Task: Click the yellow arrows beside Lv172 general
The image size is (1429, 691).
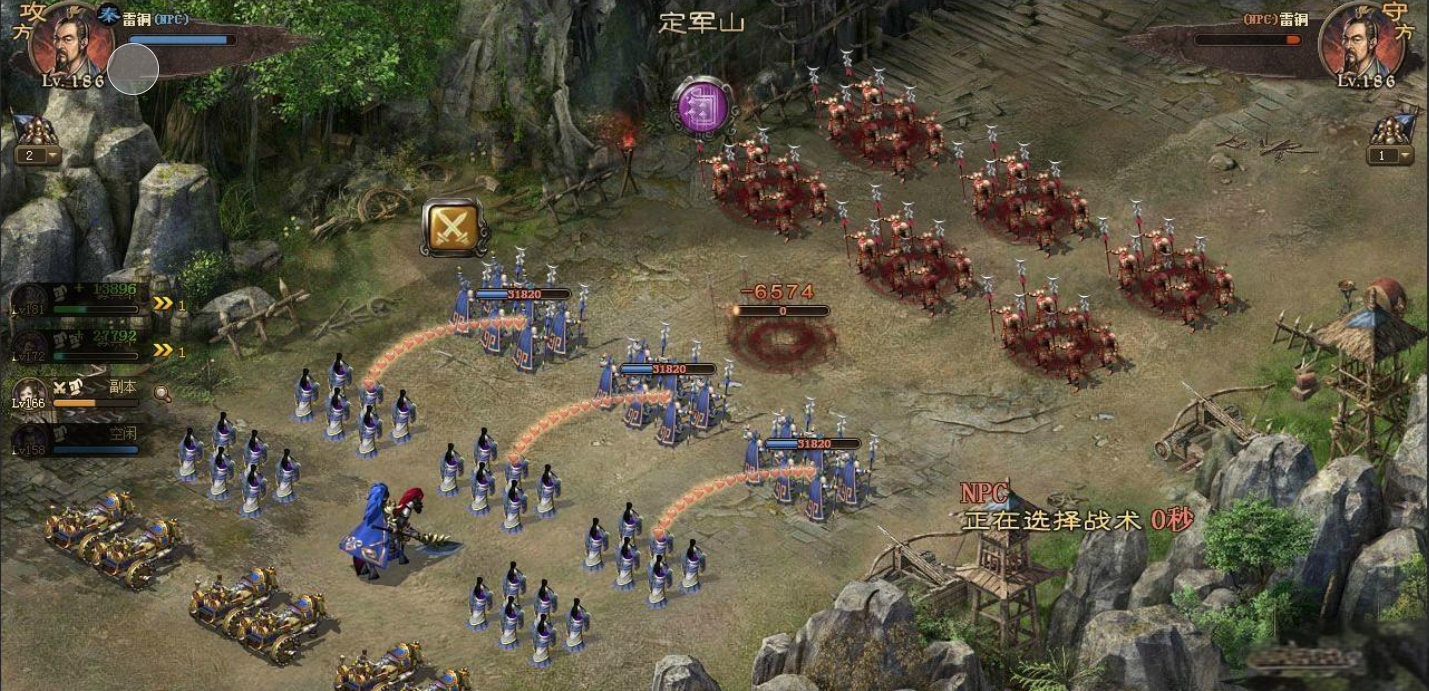Action: coord(163,351)
